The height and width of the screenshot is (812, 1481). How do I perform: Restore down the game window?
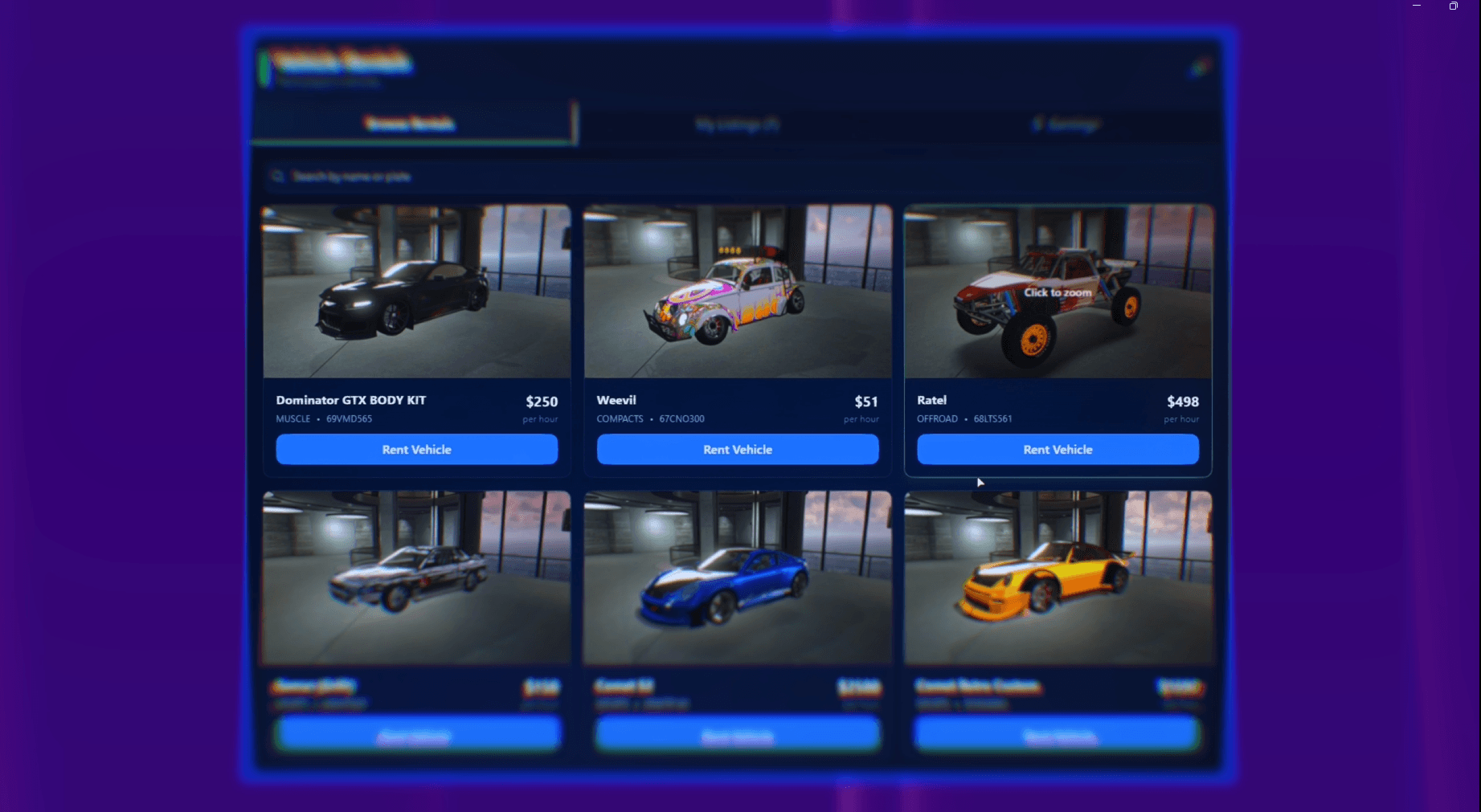coord(1453,6)
